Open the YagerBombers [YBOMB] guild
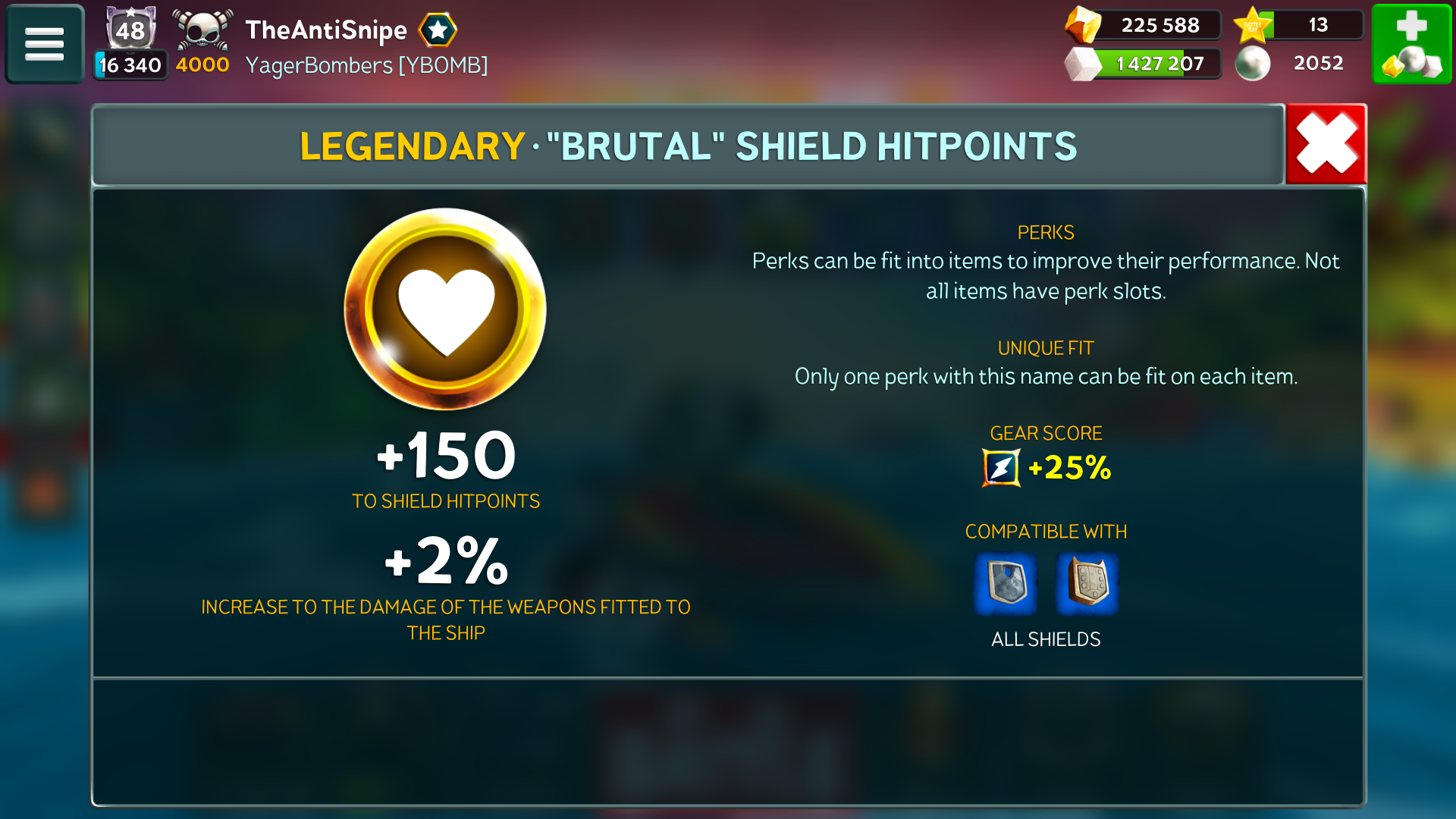 tap(366, 65)
